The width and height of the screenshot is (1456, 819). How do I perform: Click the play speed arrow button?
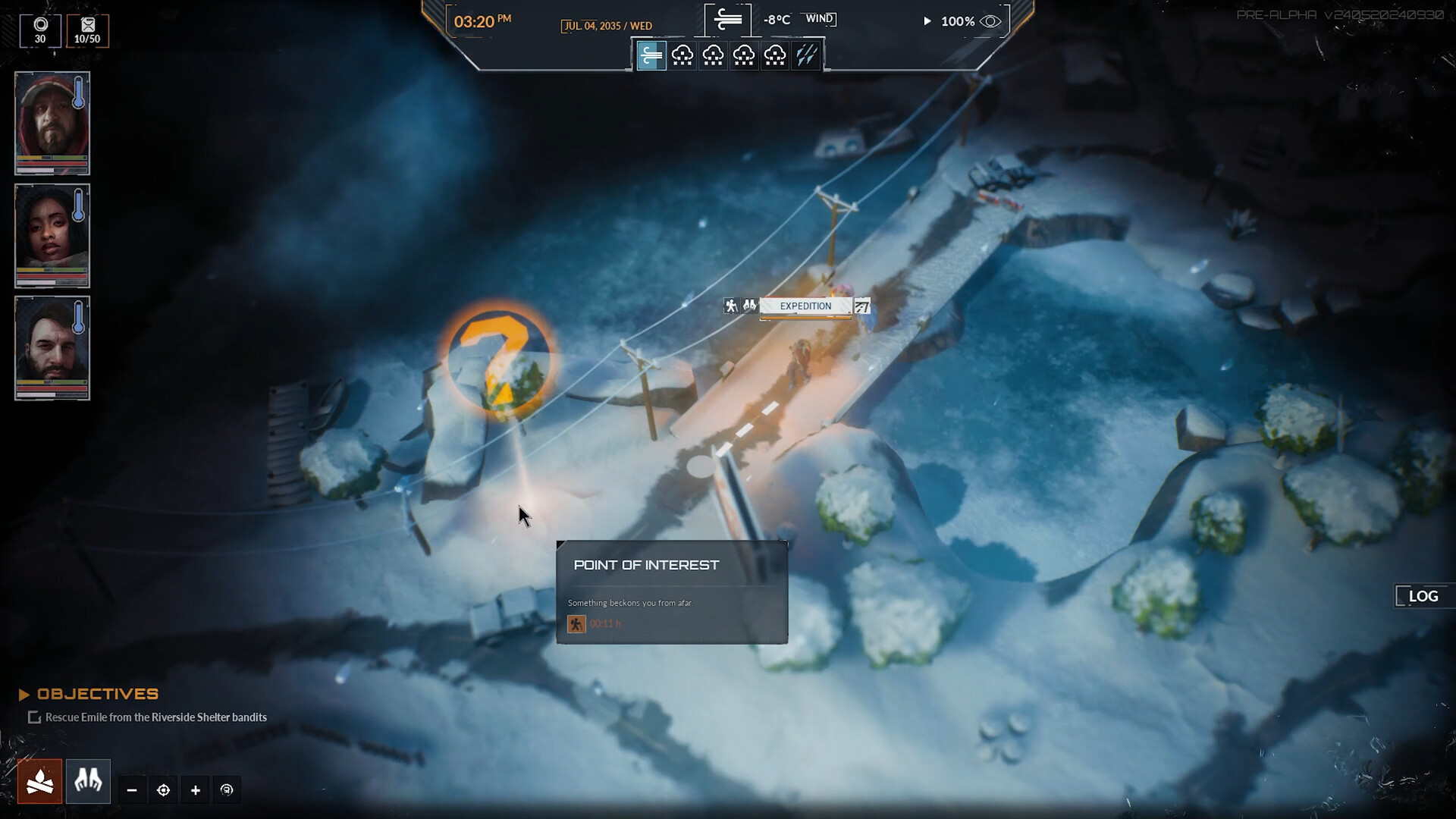coord(927,21)
